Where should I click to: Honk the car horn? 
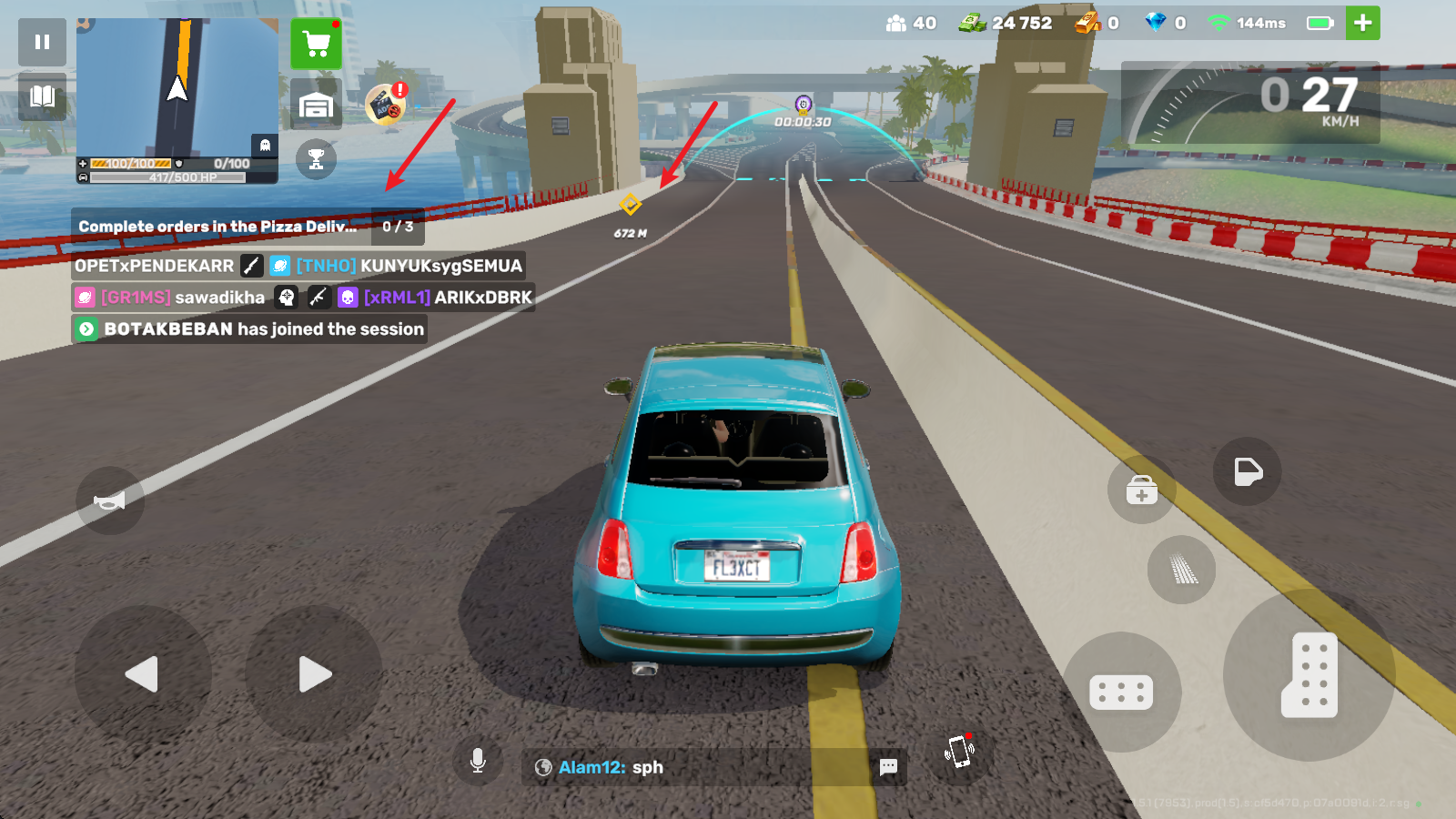tap(110, 500)
